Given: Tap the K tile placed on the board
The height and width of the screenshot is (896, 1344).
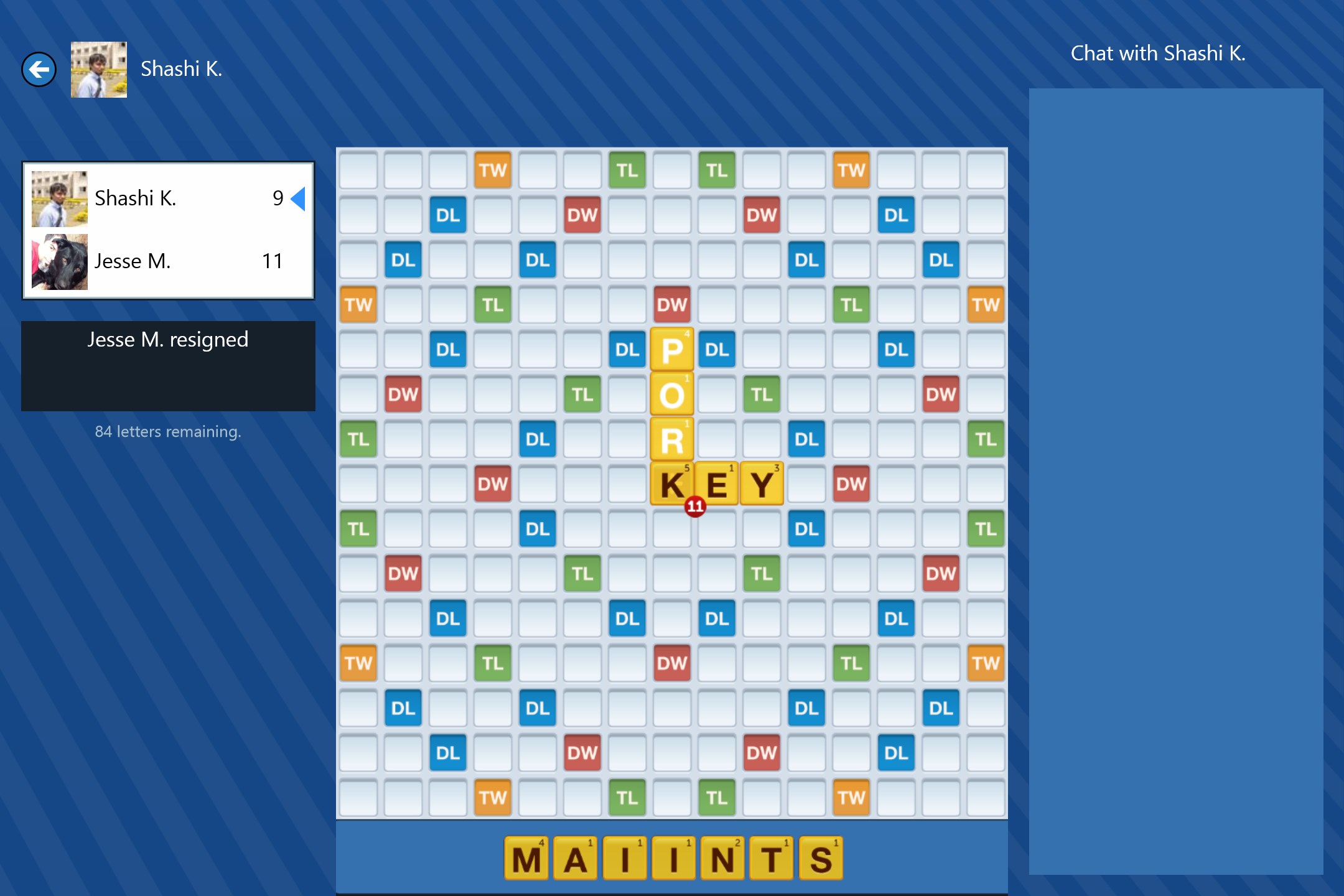Looking at the screenshot, I should (672, 483).
